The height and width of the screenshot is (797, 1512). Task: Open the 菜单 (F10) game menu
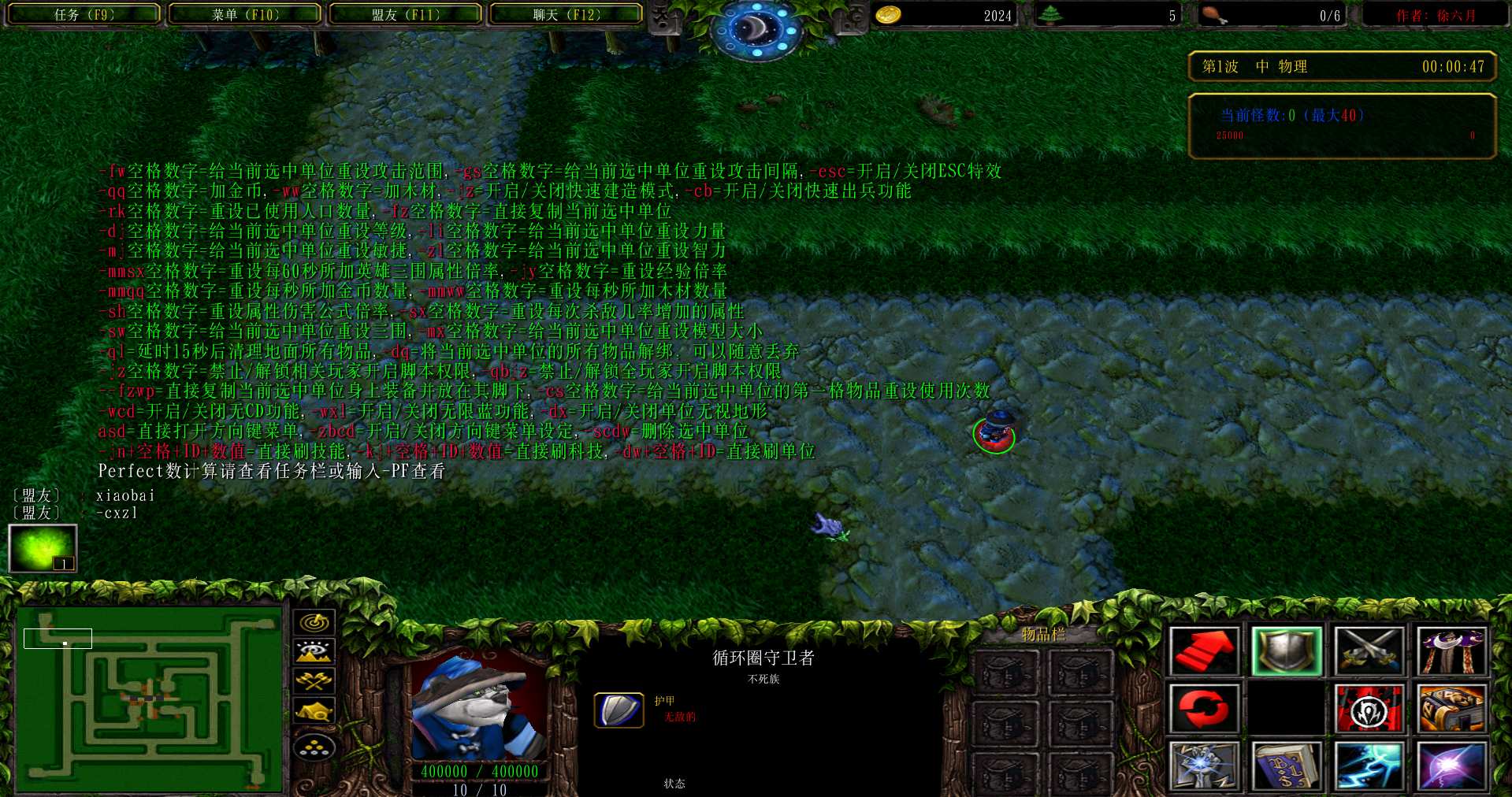pos(245,14)
